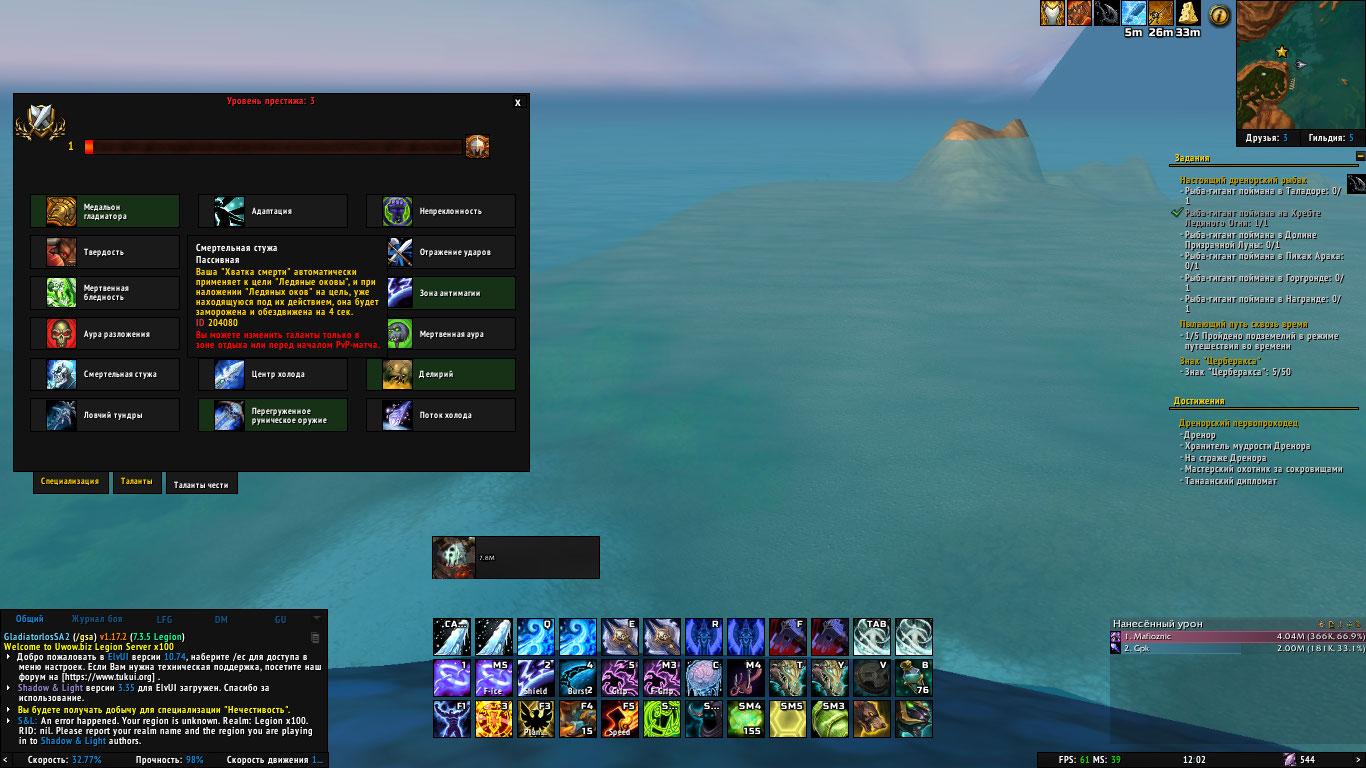
Task: Switch to the Таланты чести tab
Action: pyautogui.click(x=201, y=485)
